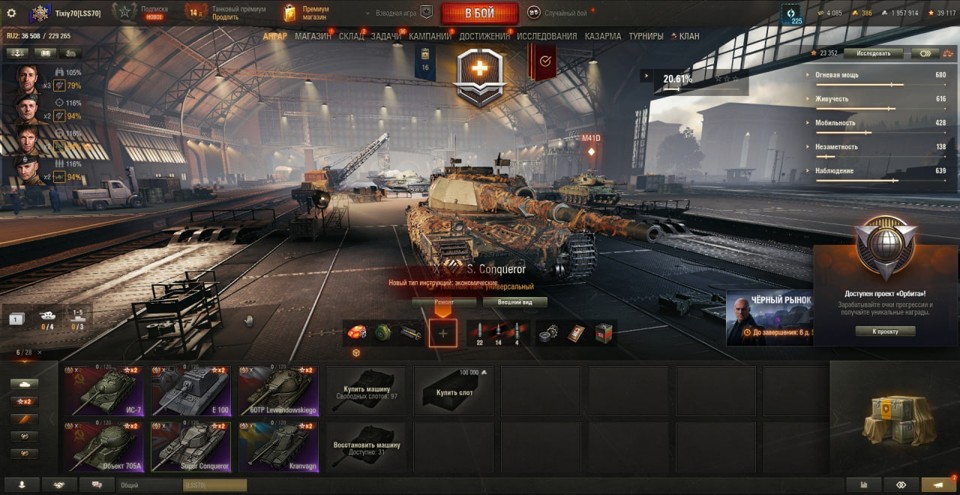Open the КАЗАРМА barracks tab

[x=603, y=36]
